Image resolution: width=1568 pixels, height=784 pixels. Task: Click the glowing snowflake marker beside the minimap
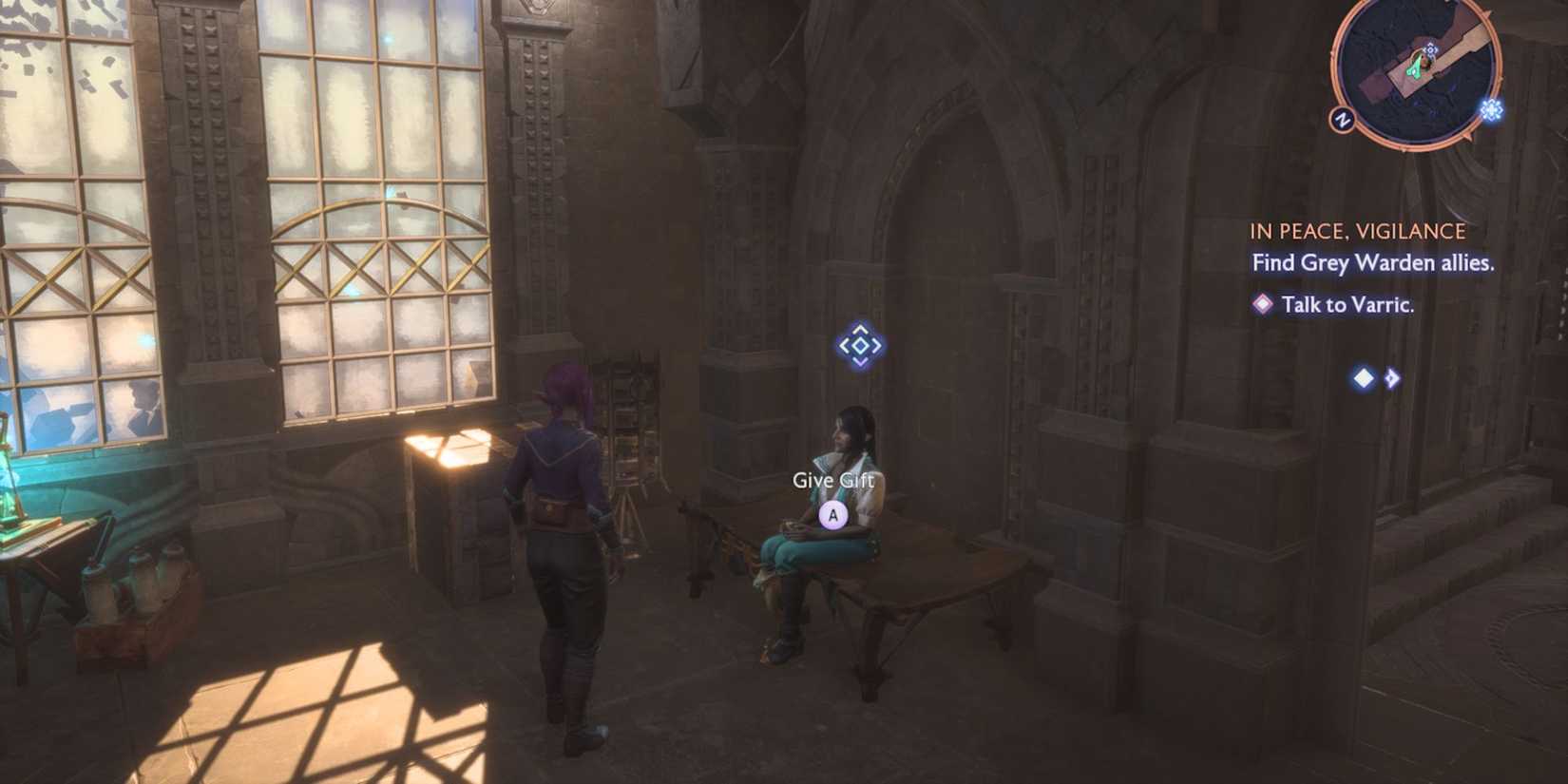tap(1492, 109)
